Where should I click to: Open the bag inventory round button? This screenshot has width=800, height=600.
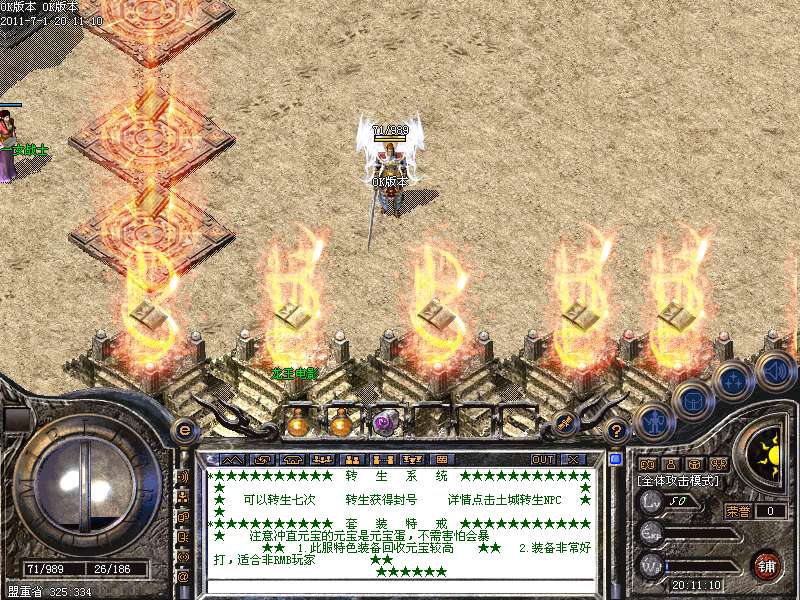693,400
